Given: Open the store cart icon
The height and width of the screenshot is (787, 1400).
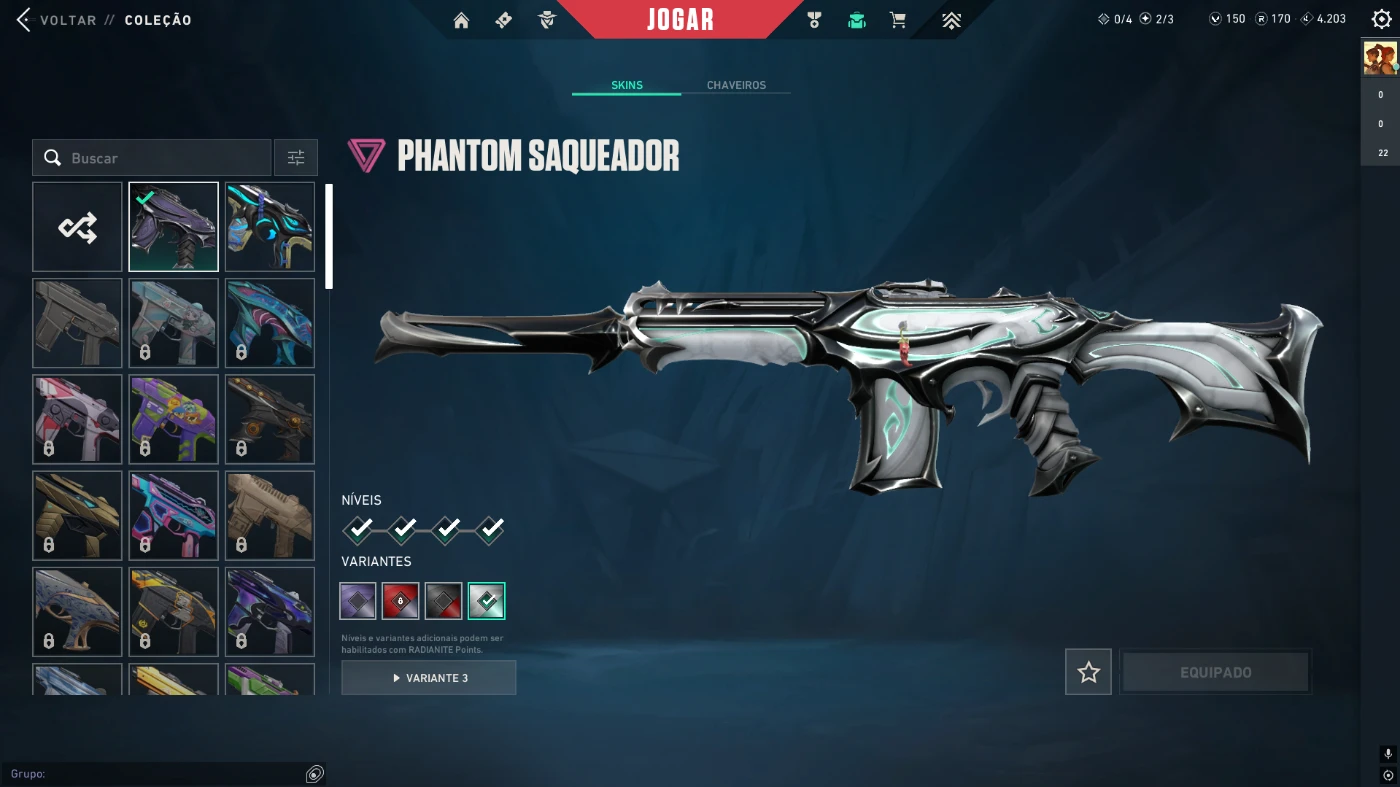Looking at the screenshot, I should tap(898, 20).
